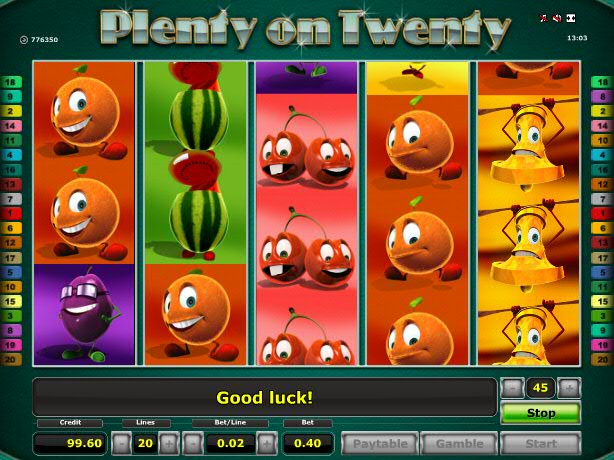Image resolution: width=614 pixels, height=460 pixels.
Task: Toggle the music mute icon
Action: tap(544, 18)
